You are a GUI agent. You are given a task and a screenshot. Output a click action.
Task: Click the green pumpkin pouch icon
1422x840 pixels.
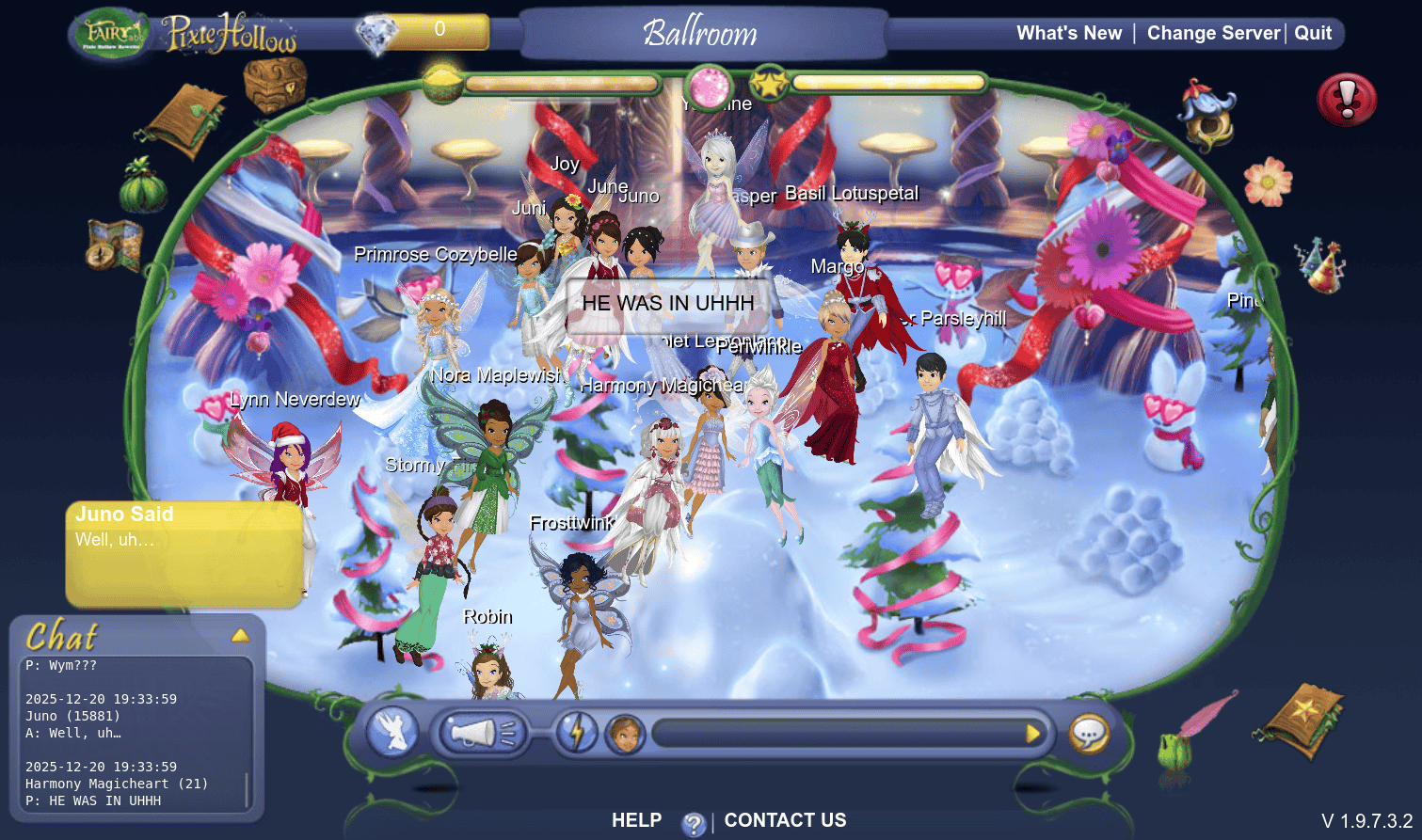click(x=143, y=186)
